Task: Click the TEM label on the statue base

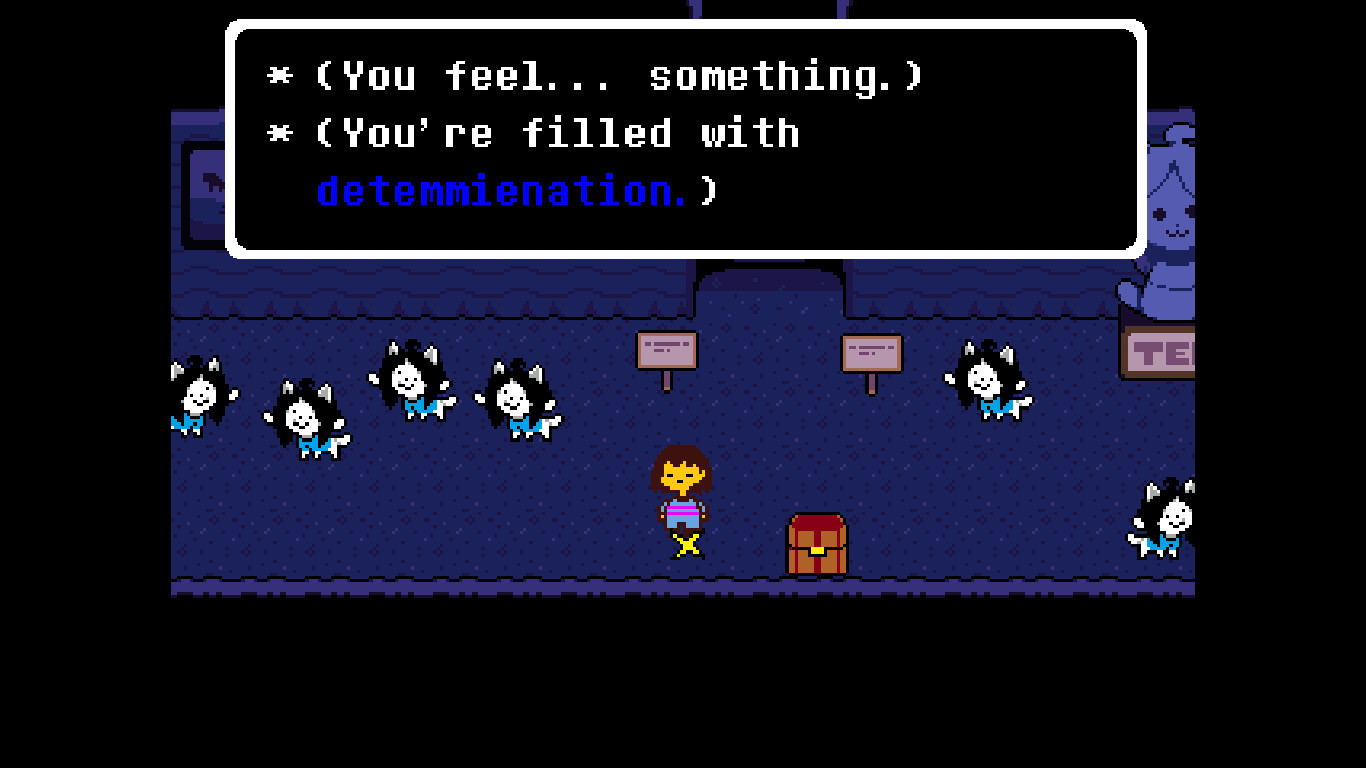Action: point(1160,352)
